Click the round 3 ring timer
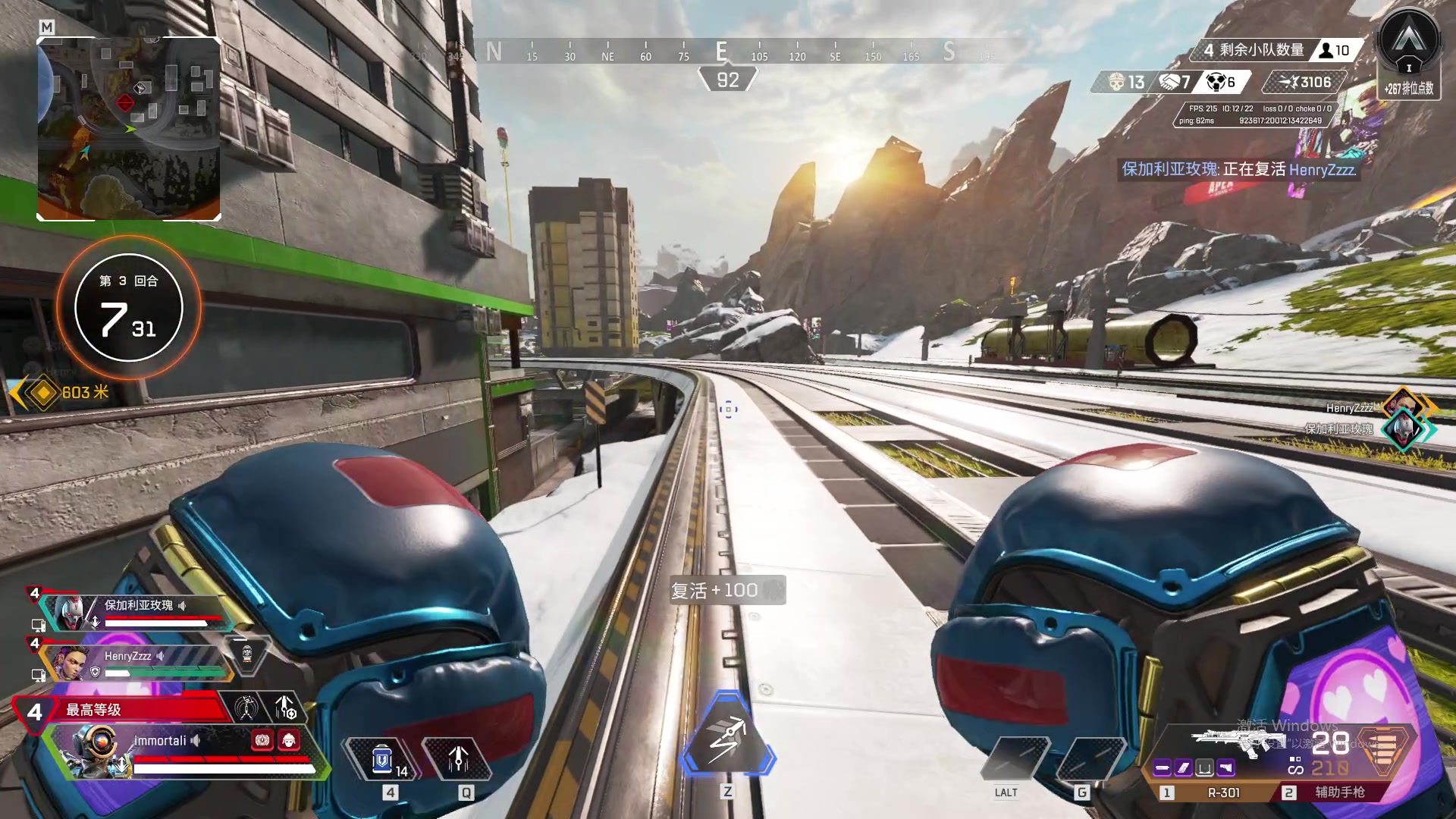This screenshot has height=819, width=1456. pyautogui.click(x=129, y=307)
